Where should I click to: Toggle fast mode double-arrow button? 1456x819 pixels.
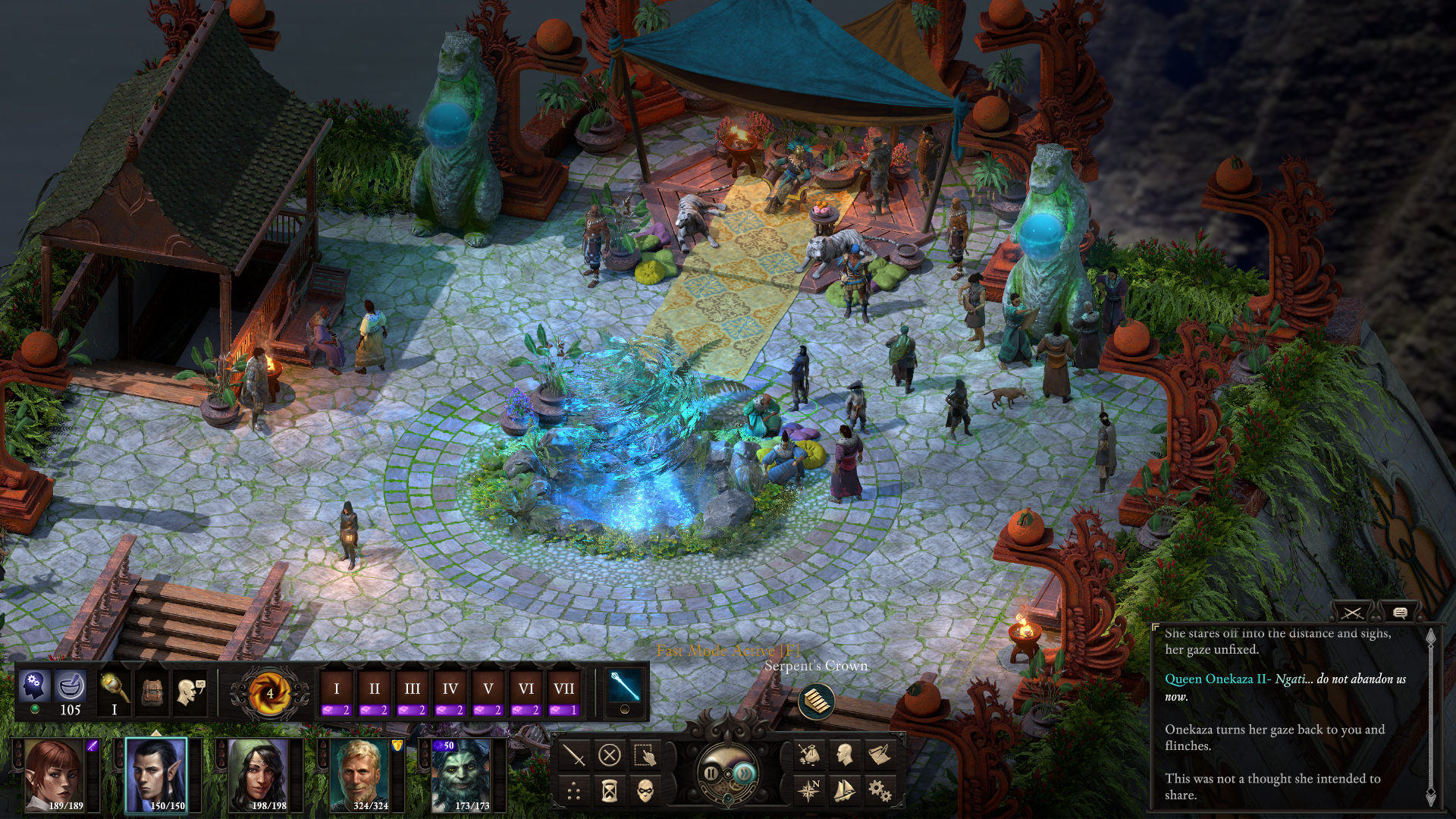(744, 773)
